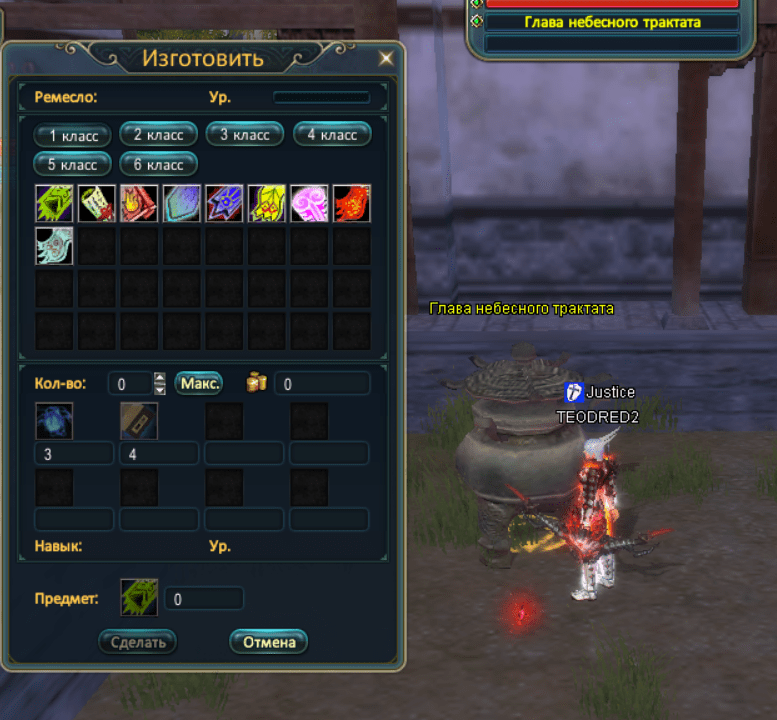Select the yellow leaf recipe icon
The image size is (777, 720).
(267, 203)
